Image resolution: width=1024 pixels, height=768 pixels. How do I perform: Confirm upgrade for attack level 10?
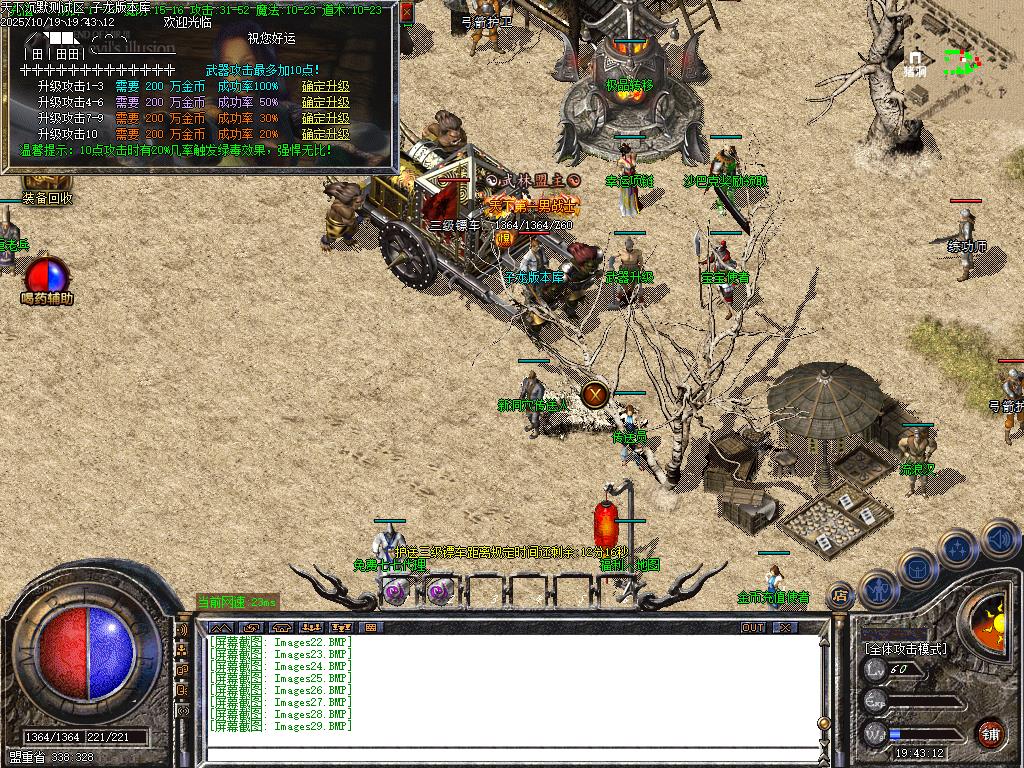click(x=326, y=134)
